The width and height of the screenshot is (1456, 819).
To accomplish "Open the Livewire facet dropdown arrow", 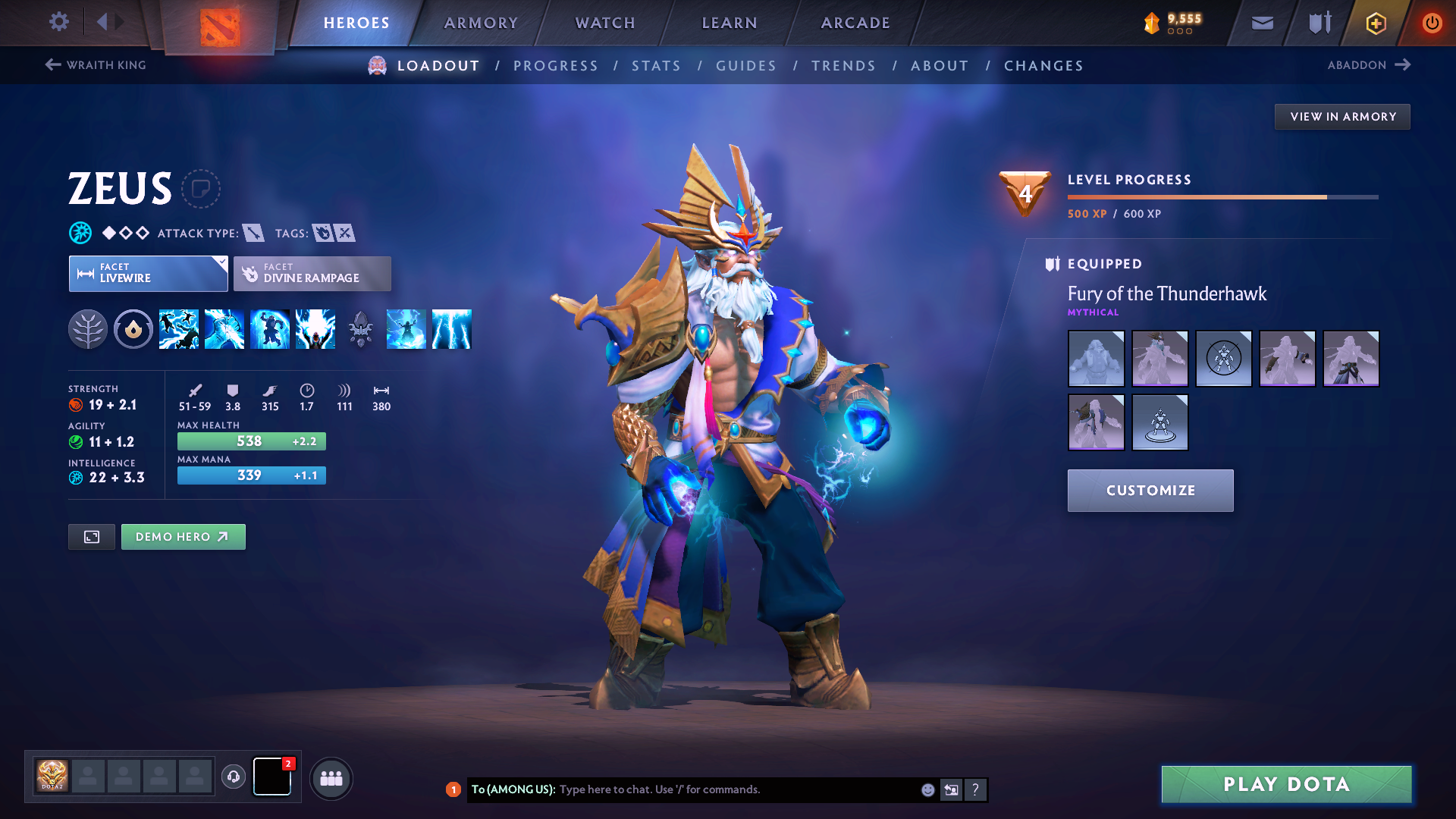I will tap(221, 263).
